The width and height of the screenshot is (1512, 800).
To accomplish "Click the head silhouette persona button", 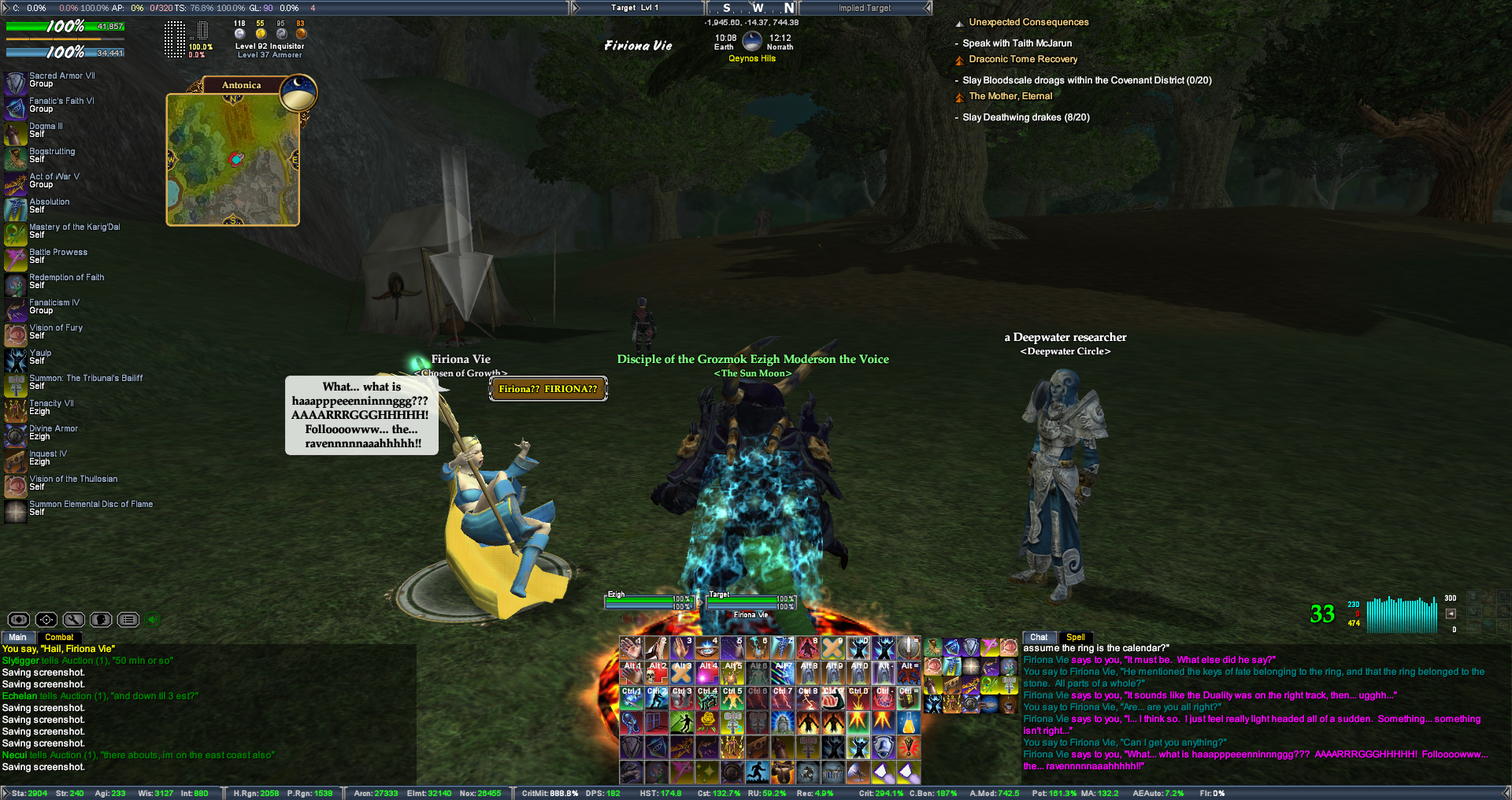I will (x=101, y=620).
